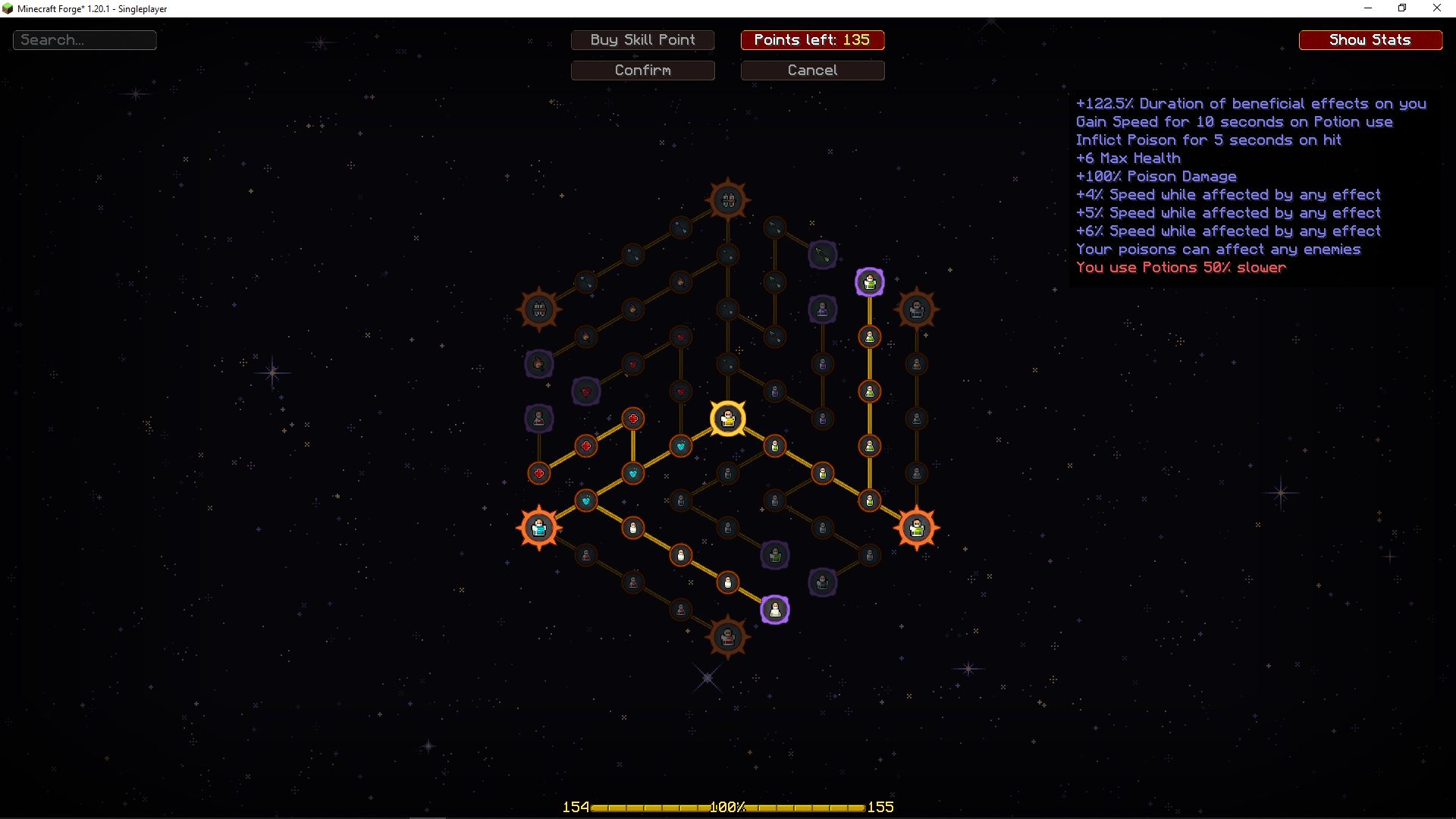
Task: Click the Points left counter button
Action: [812, 40]
